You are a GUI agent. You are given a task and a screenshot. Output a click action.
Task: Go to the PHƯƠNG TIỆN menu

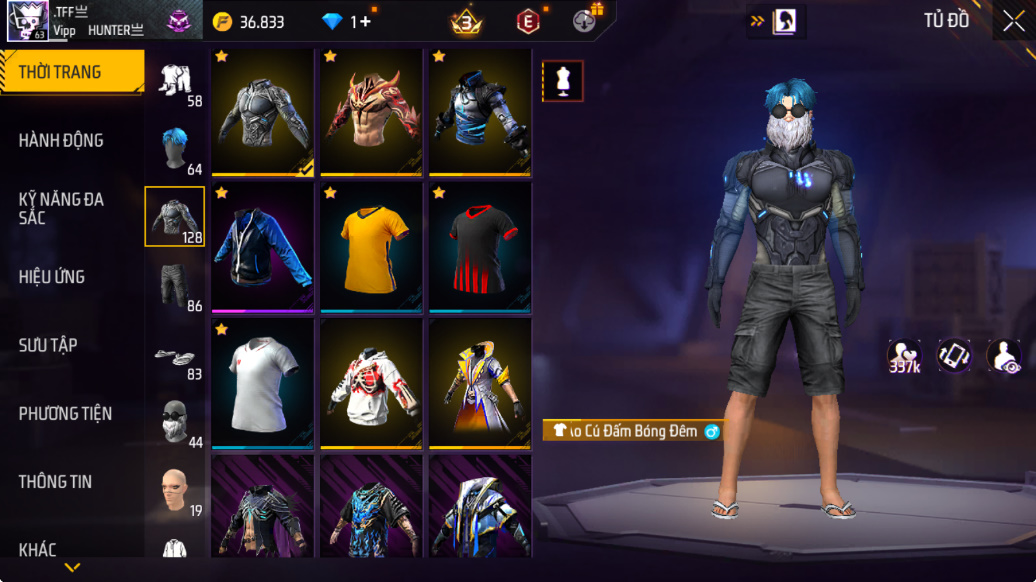point(65,413)
